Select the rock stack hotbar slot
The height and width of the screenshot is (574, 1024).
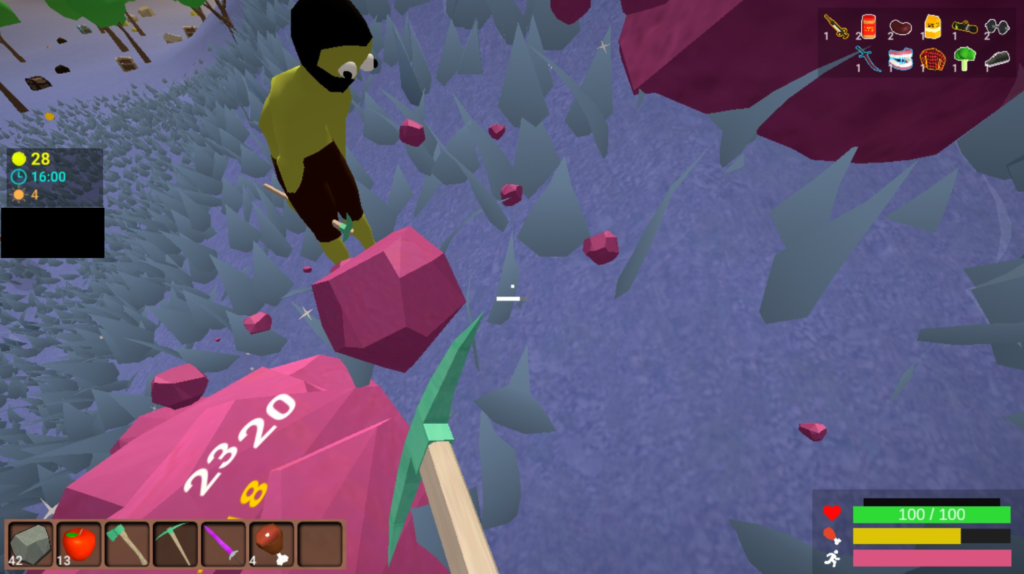[x=30, y=545]
